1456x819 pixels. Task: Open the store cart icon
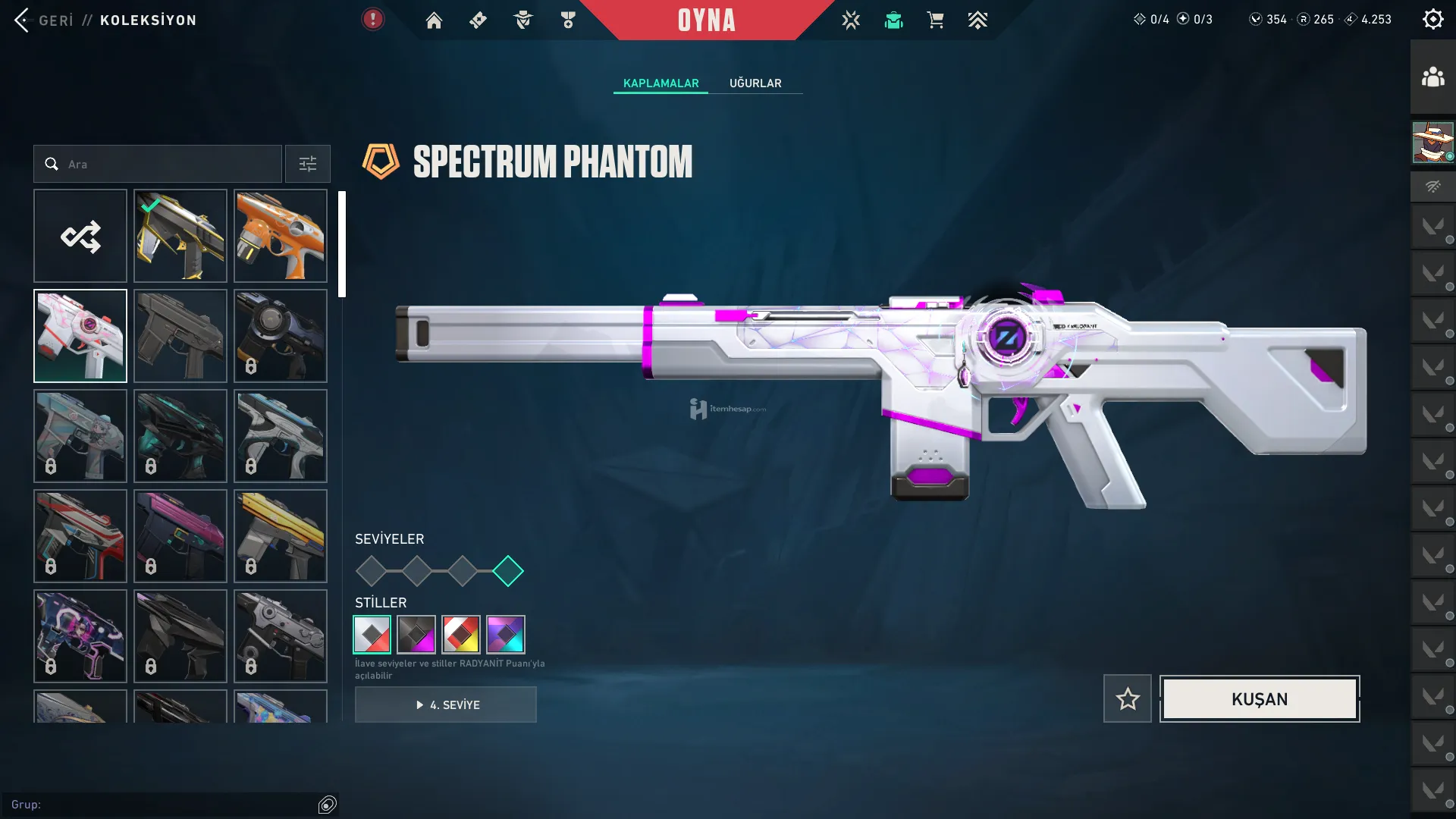pos(935,20)
